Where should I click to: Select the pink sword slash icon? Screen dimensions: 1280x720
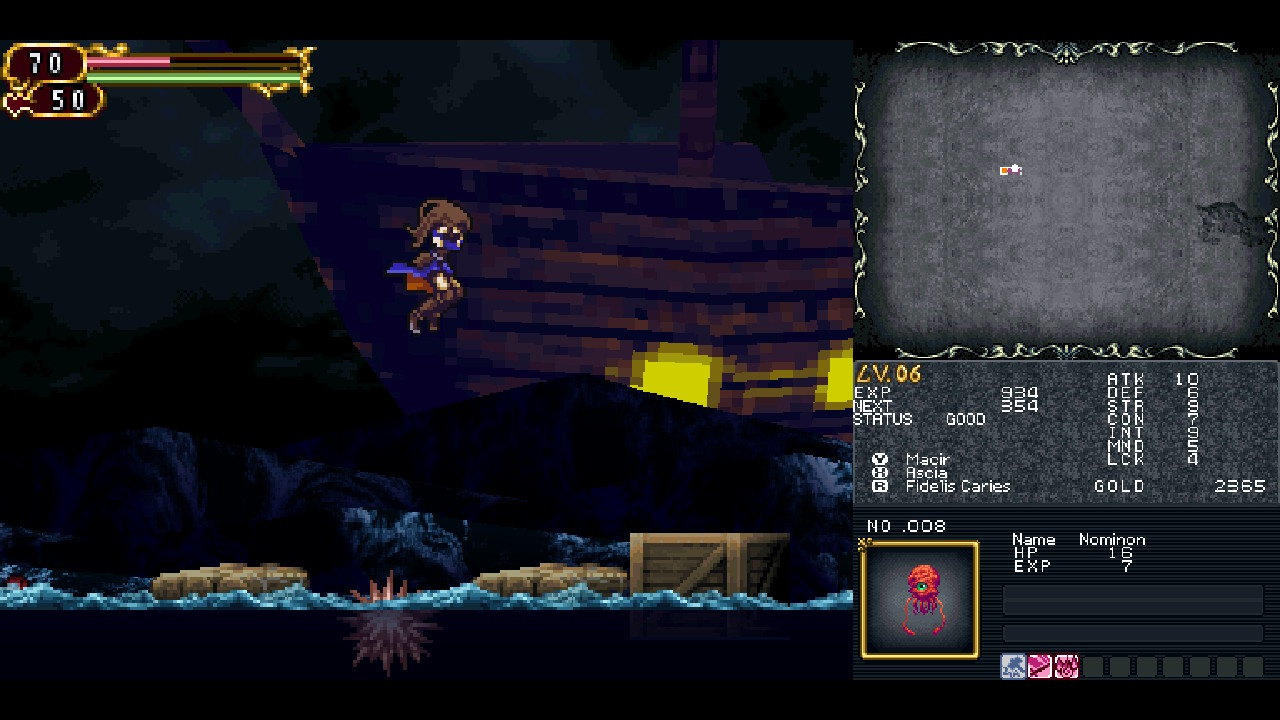1040,667
